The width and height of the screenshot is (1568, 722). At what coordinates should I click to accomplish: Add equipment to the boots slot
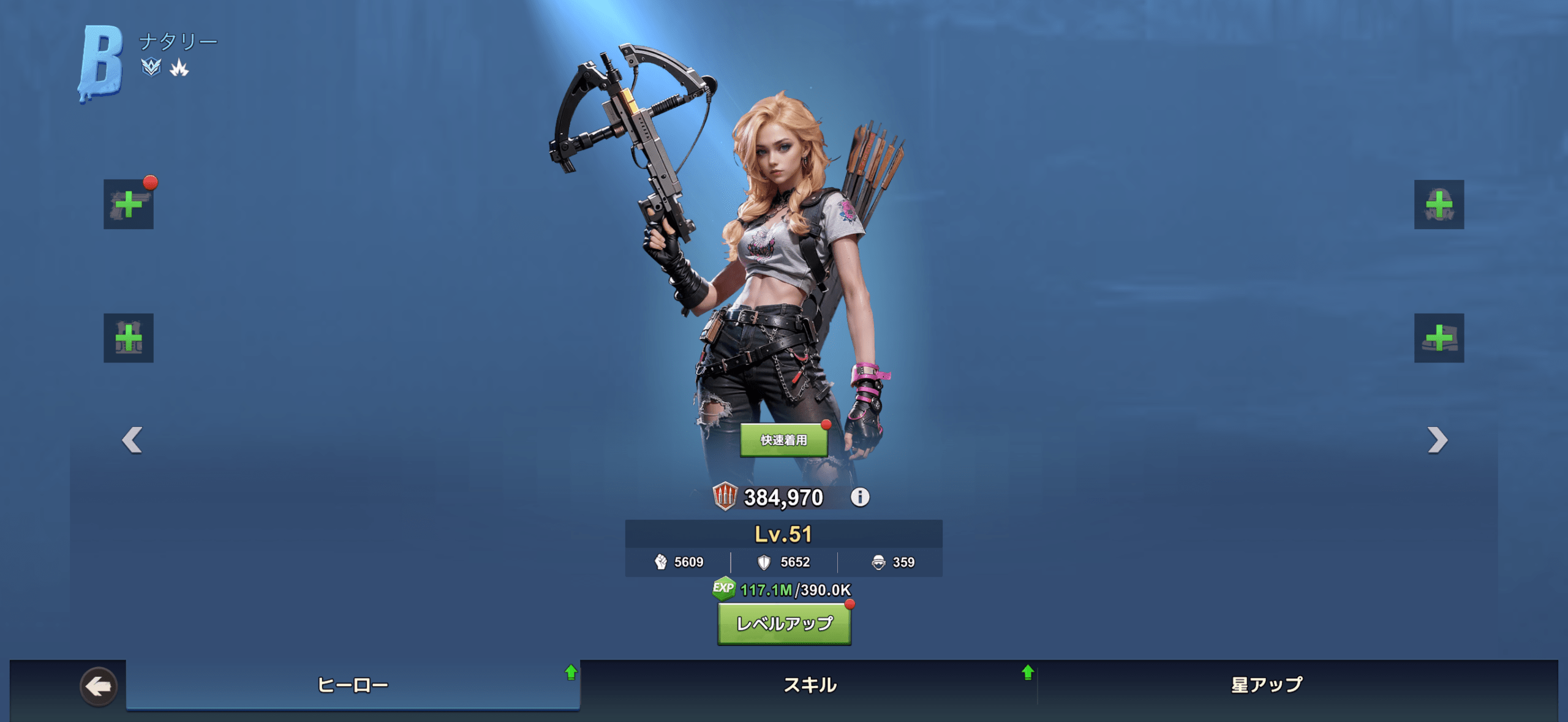click(1439, 338)
